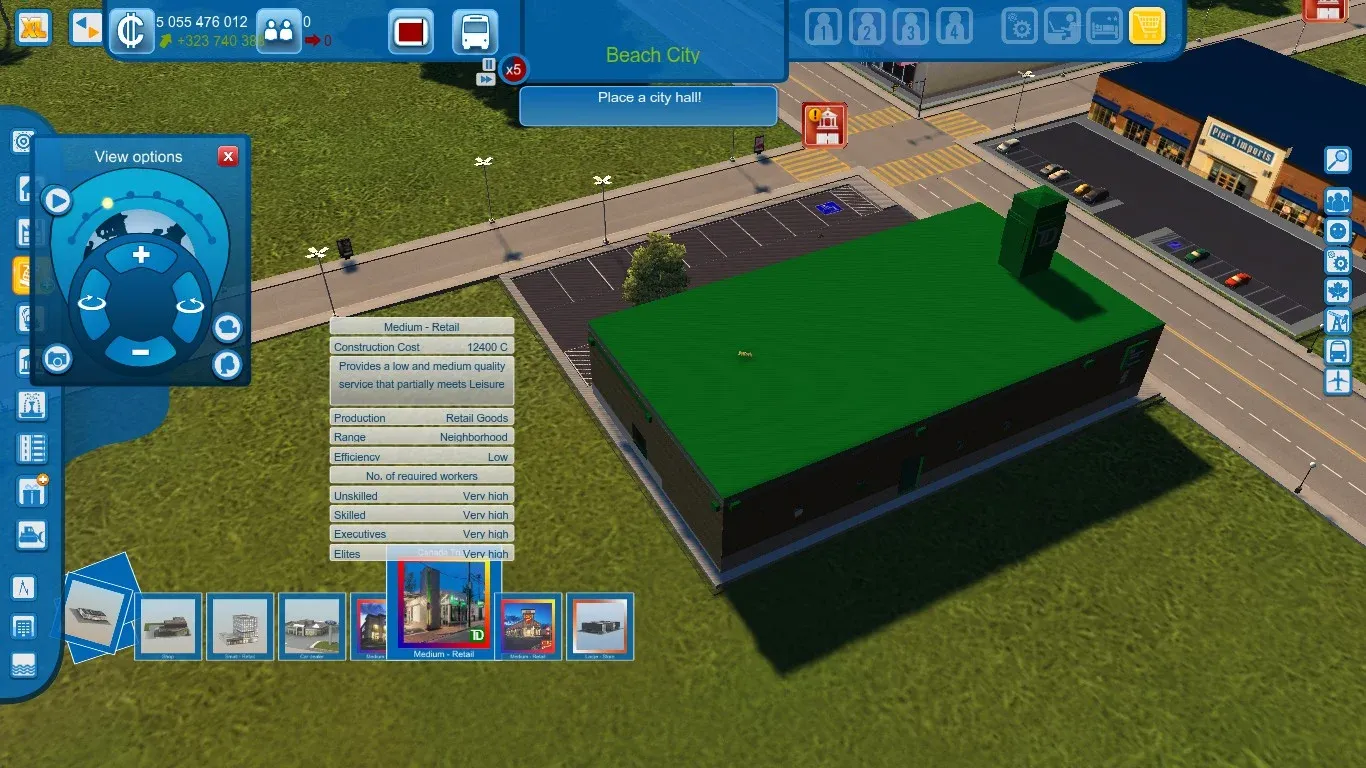Start the day-night cycle play button
Image resolution: width=1366 pixels, height=768 pixels.
click(57, 201)
